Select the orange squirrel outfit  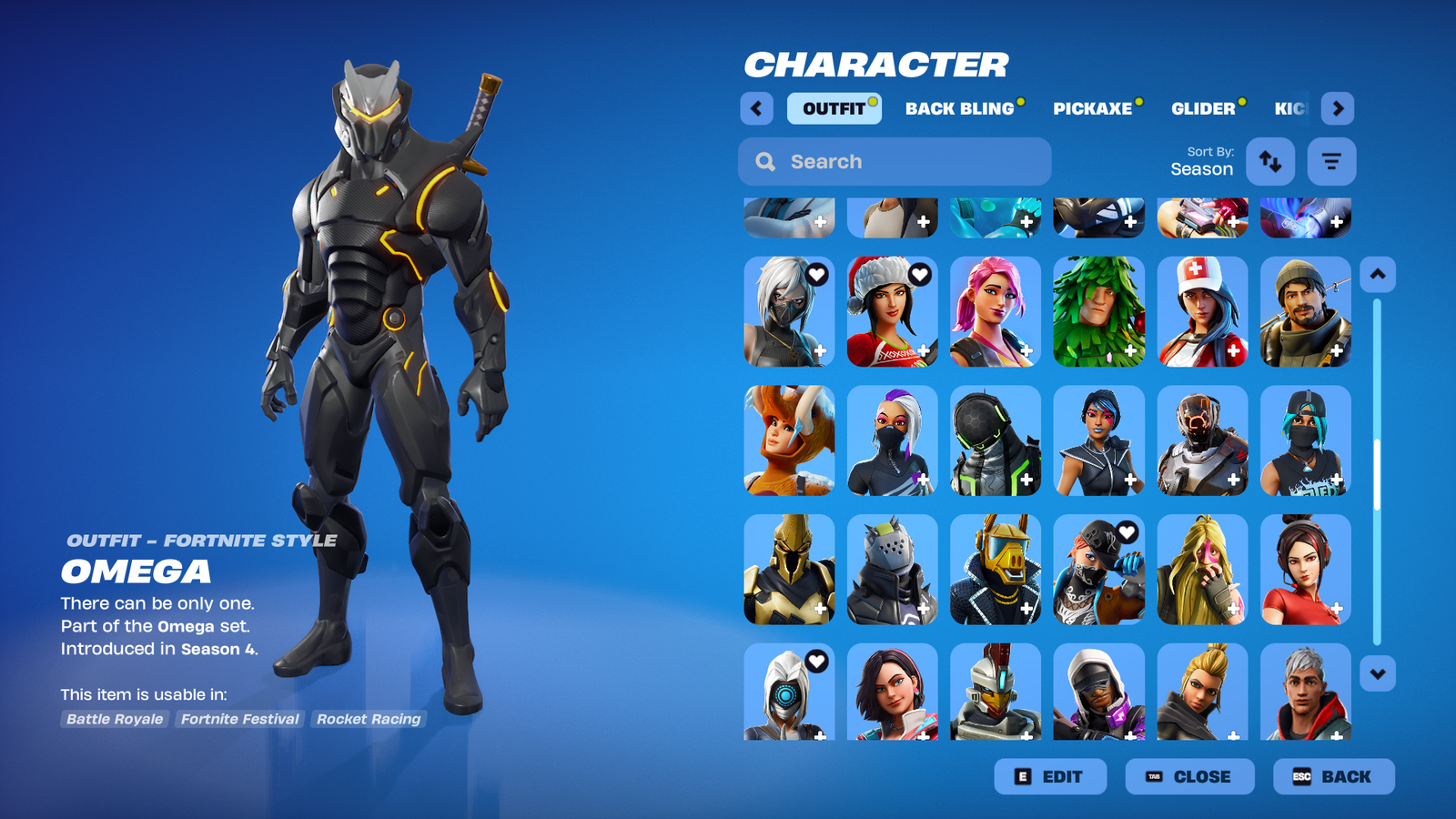point(789,440)
